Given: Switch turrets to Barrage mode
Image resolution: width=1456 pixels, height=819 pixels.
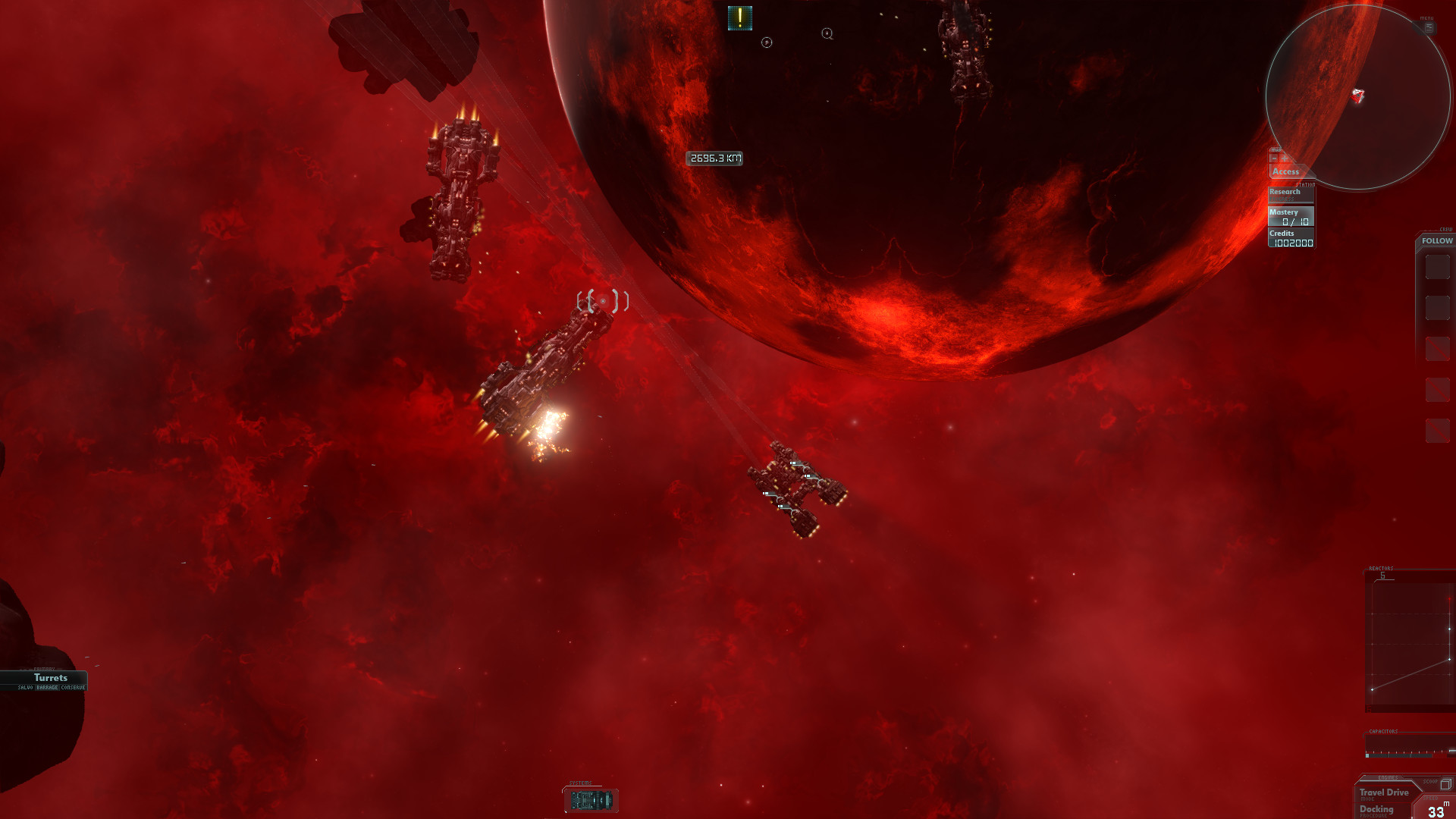Looking at the screenshot, I should [47, 687].
